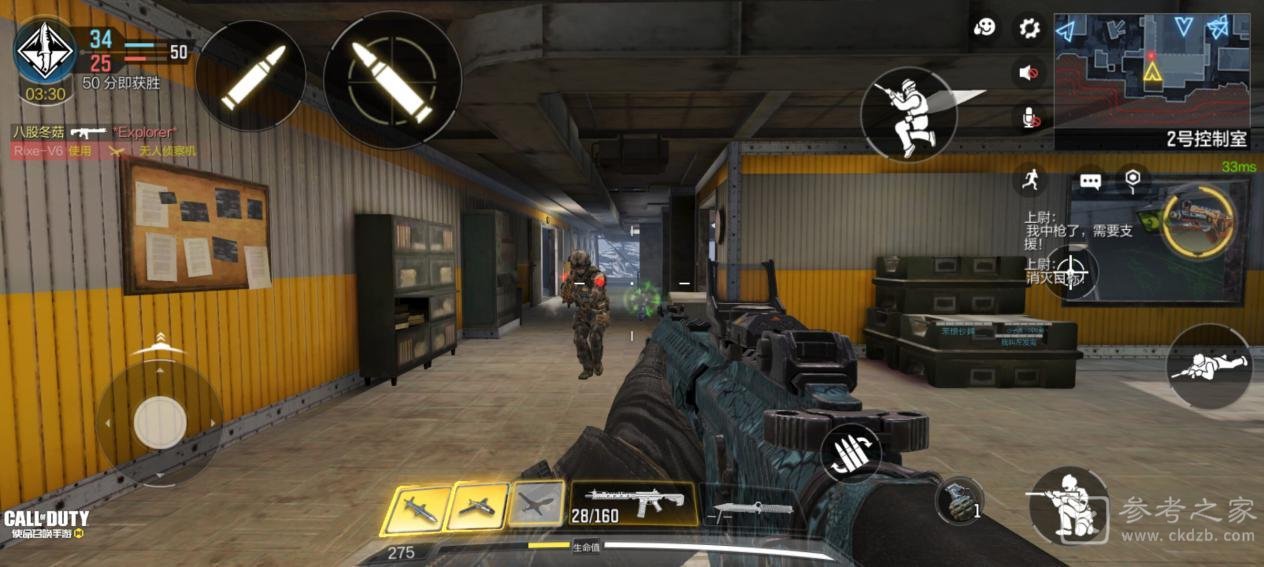The height and width of the screenshot is (567, 1264).
Task: Toggle the muted microphone icon
Action: pyautogui.click(x=1029, y=118)
